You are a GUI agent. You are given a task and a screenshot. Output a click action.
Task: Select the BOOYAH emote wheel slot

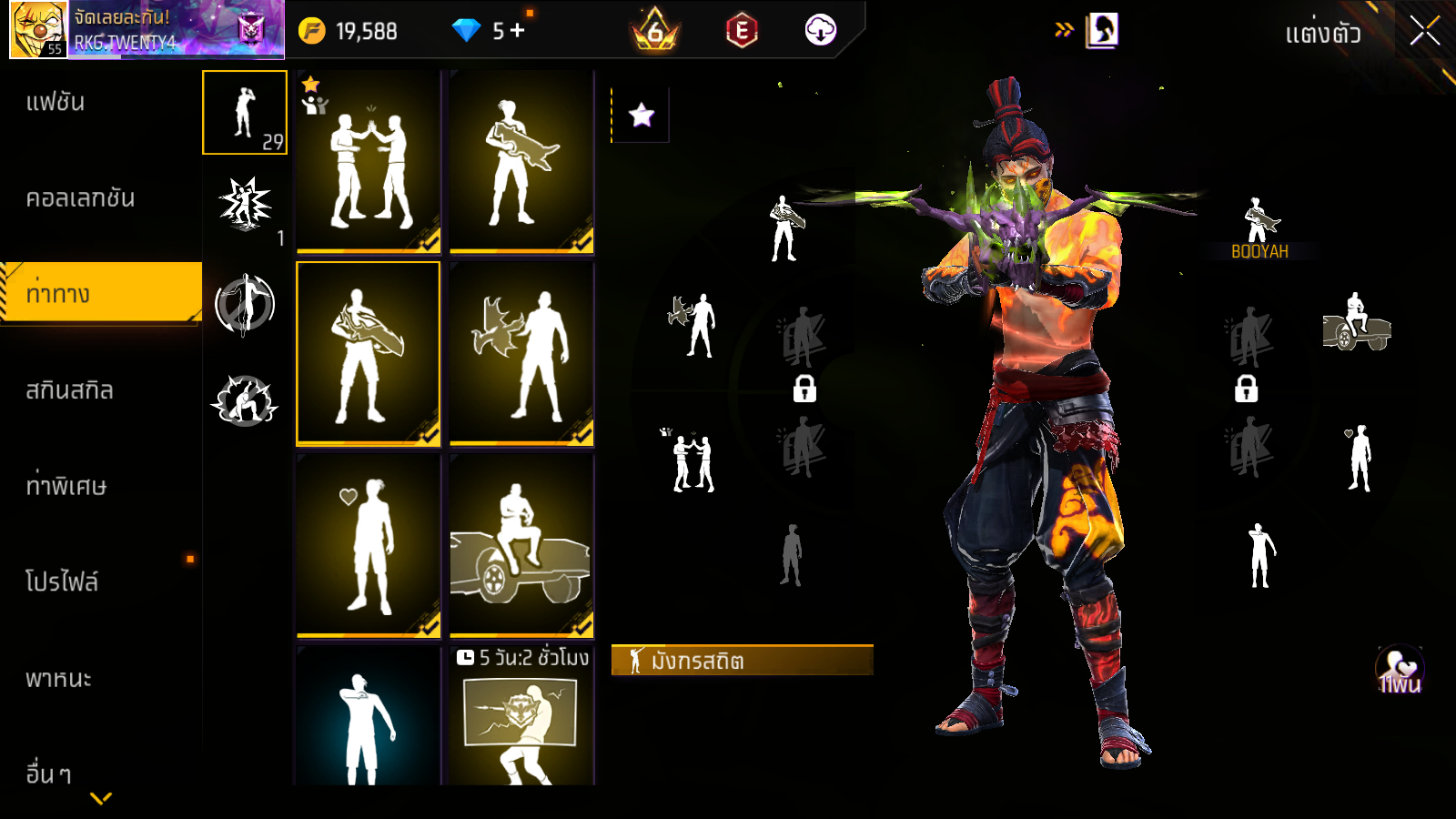1259,227
